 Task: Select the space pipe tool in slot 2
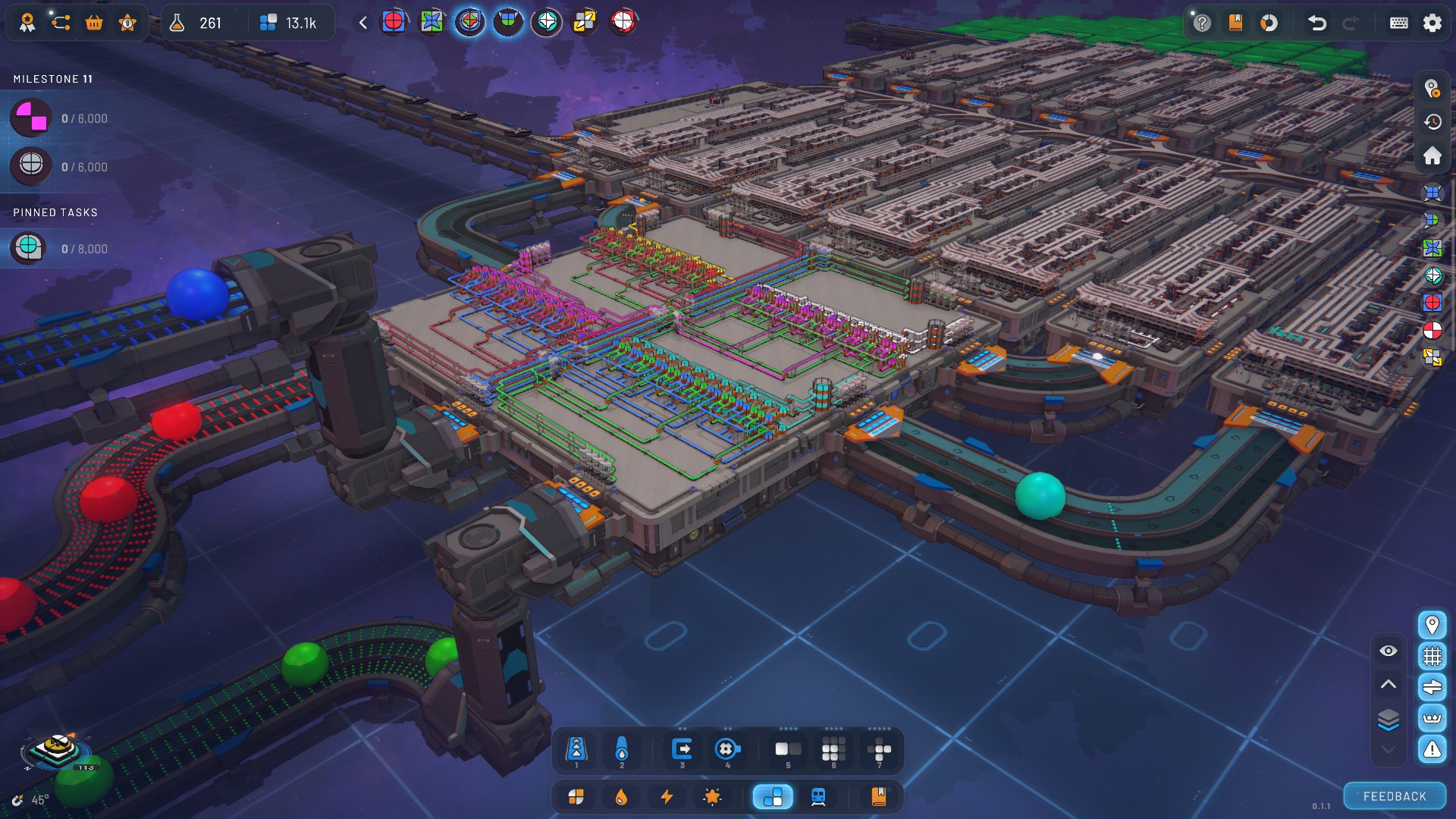click(x=622, y=750)
